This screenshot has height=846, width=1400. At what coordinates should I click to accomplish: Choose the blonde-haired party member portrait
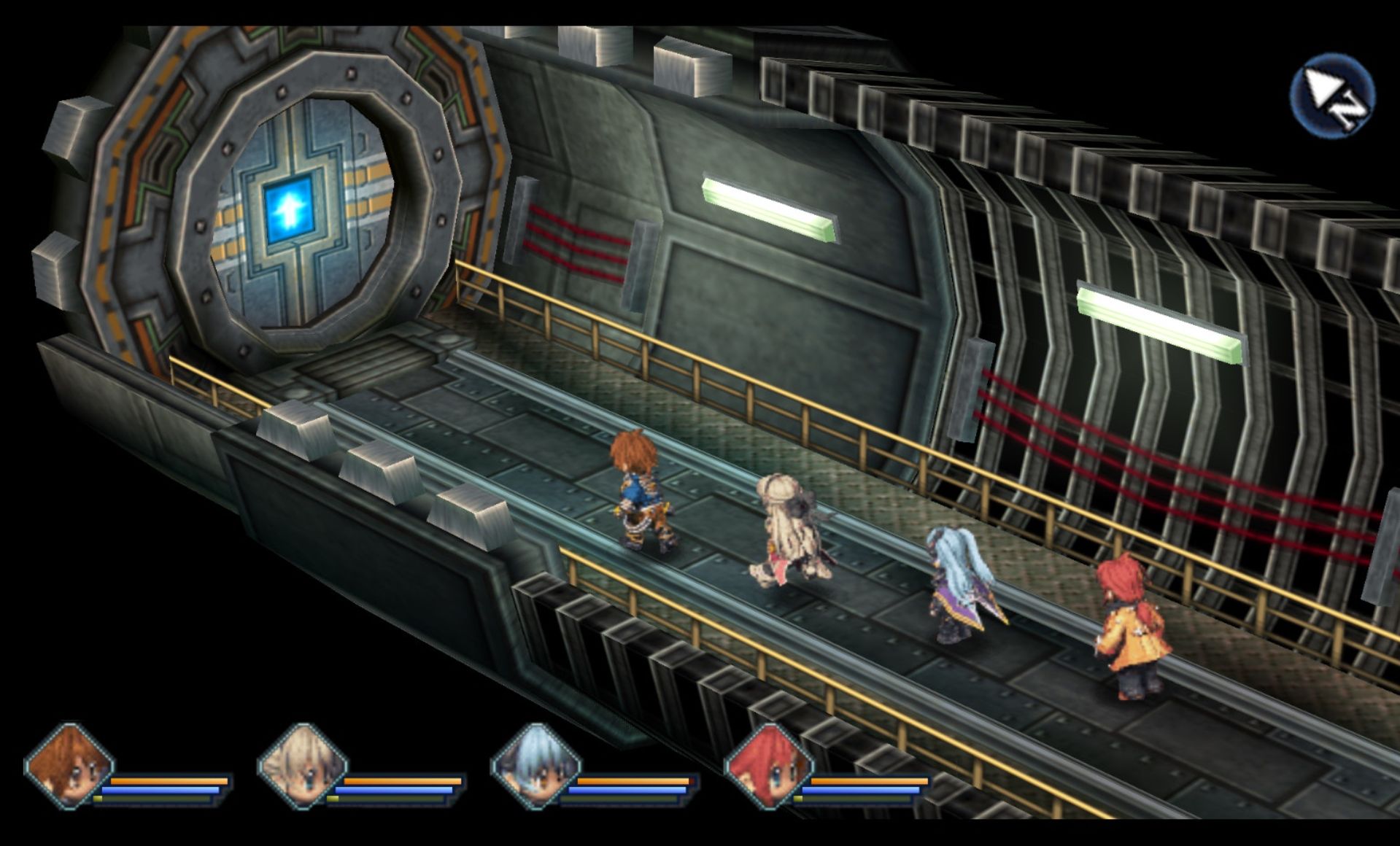302,767
